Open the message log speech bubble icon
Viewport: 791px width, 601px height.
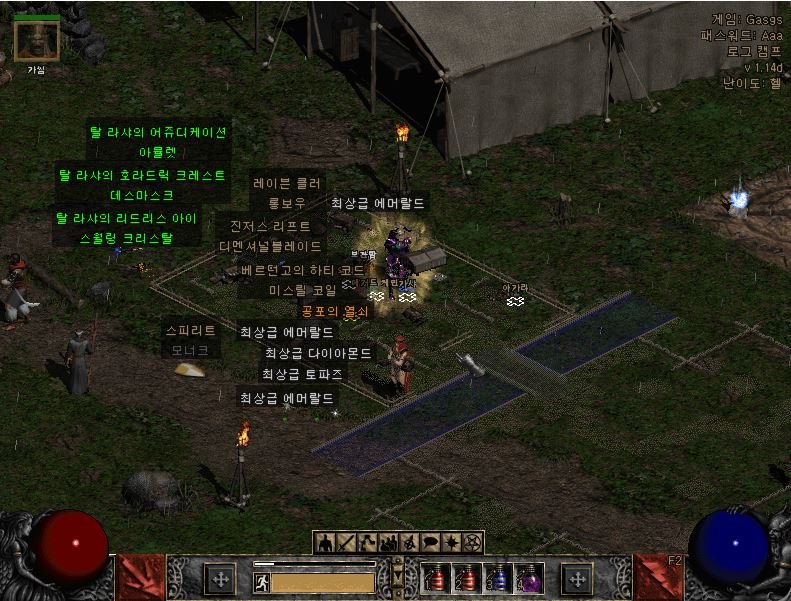pyautogui.click(x=431, y=543)
